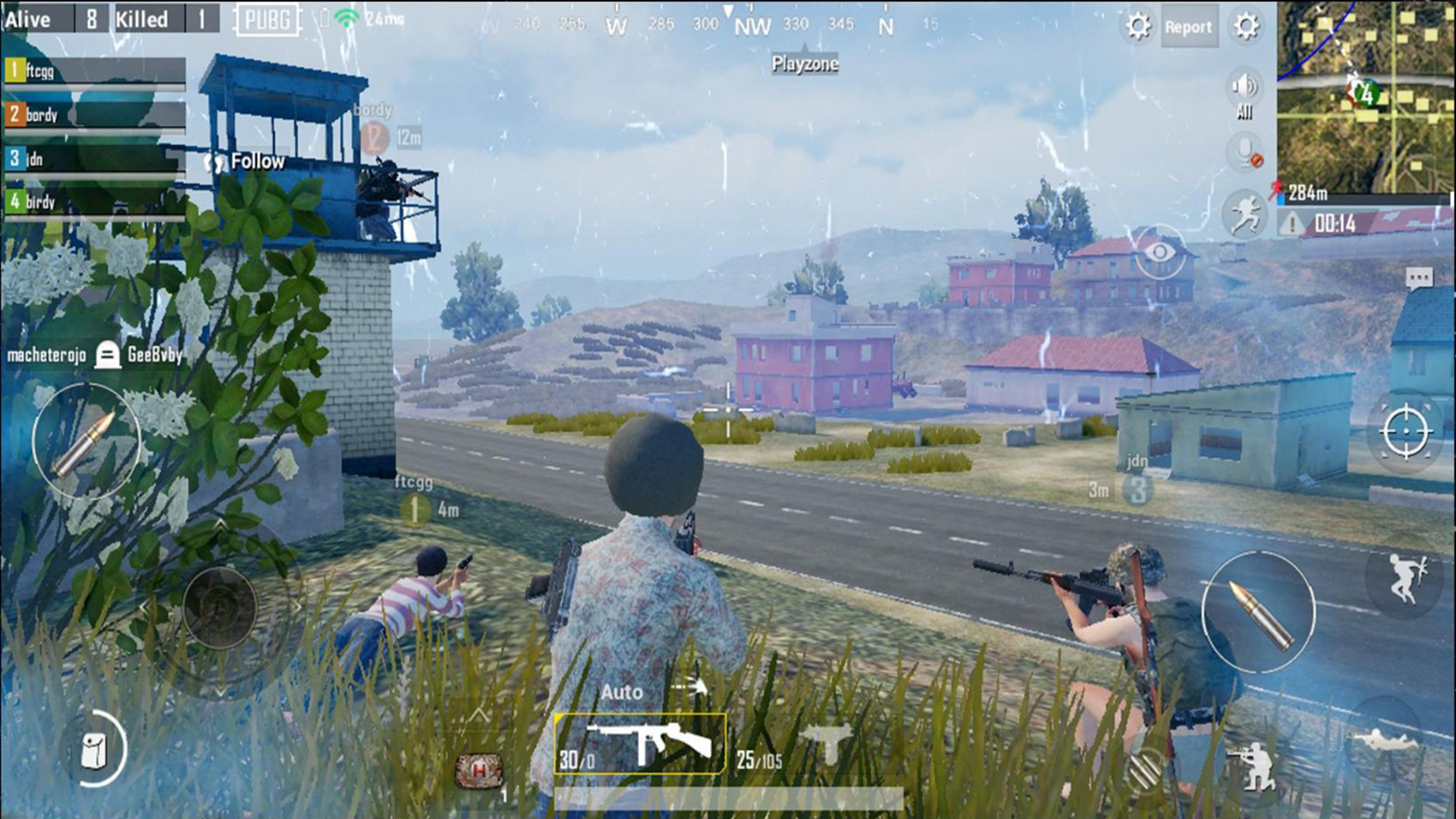This screenshot has height=819, width=1456.
Task: Tap the crosshair aim-down-sights button
Action: (1405, 431)
